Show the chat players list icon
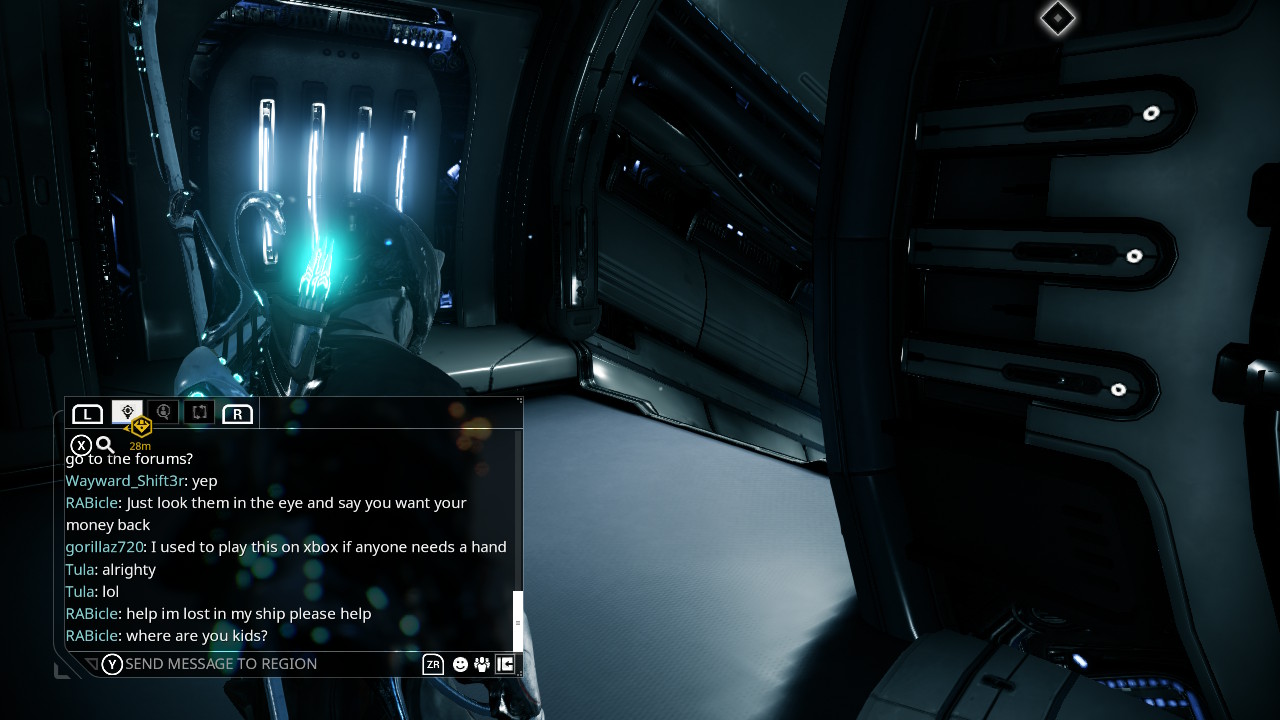Viewport: 1280px width, 720px height. pyautogui.click(x=482, y=665)
